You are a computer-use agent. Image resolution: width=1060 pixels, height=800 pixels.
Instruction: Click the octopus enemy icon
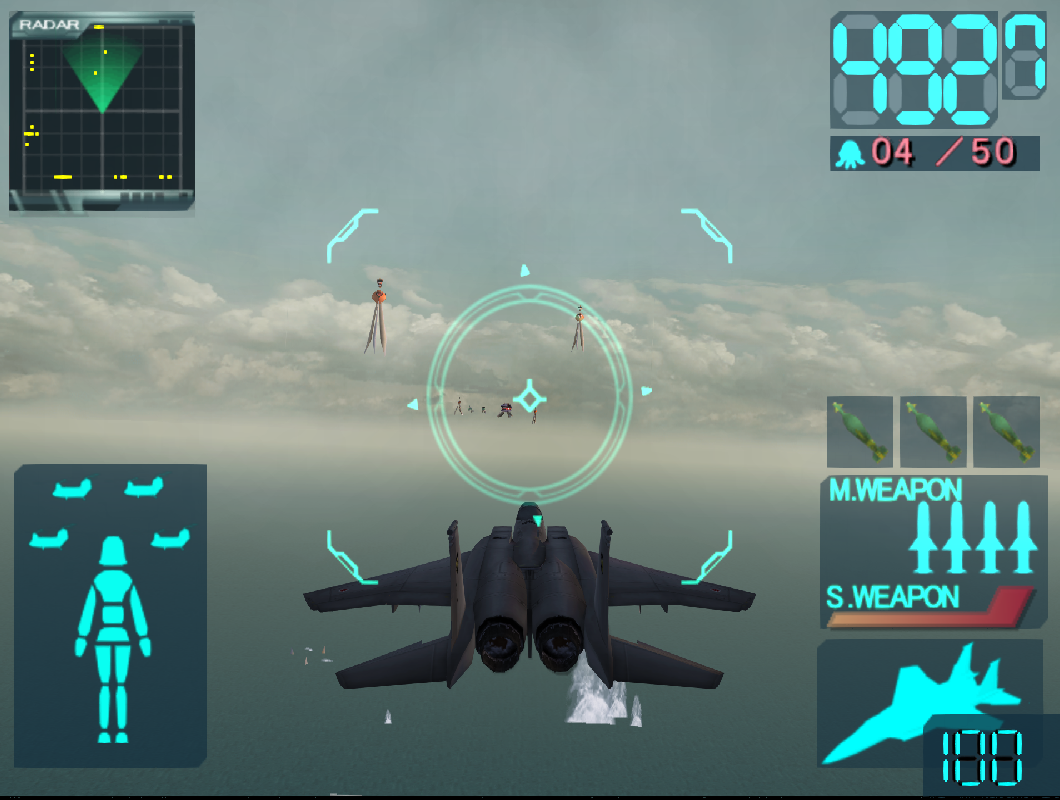pos(851,154)
